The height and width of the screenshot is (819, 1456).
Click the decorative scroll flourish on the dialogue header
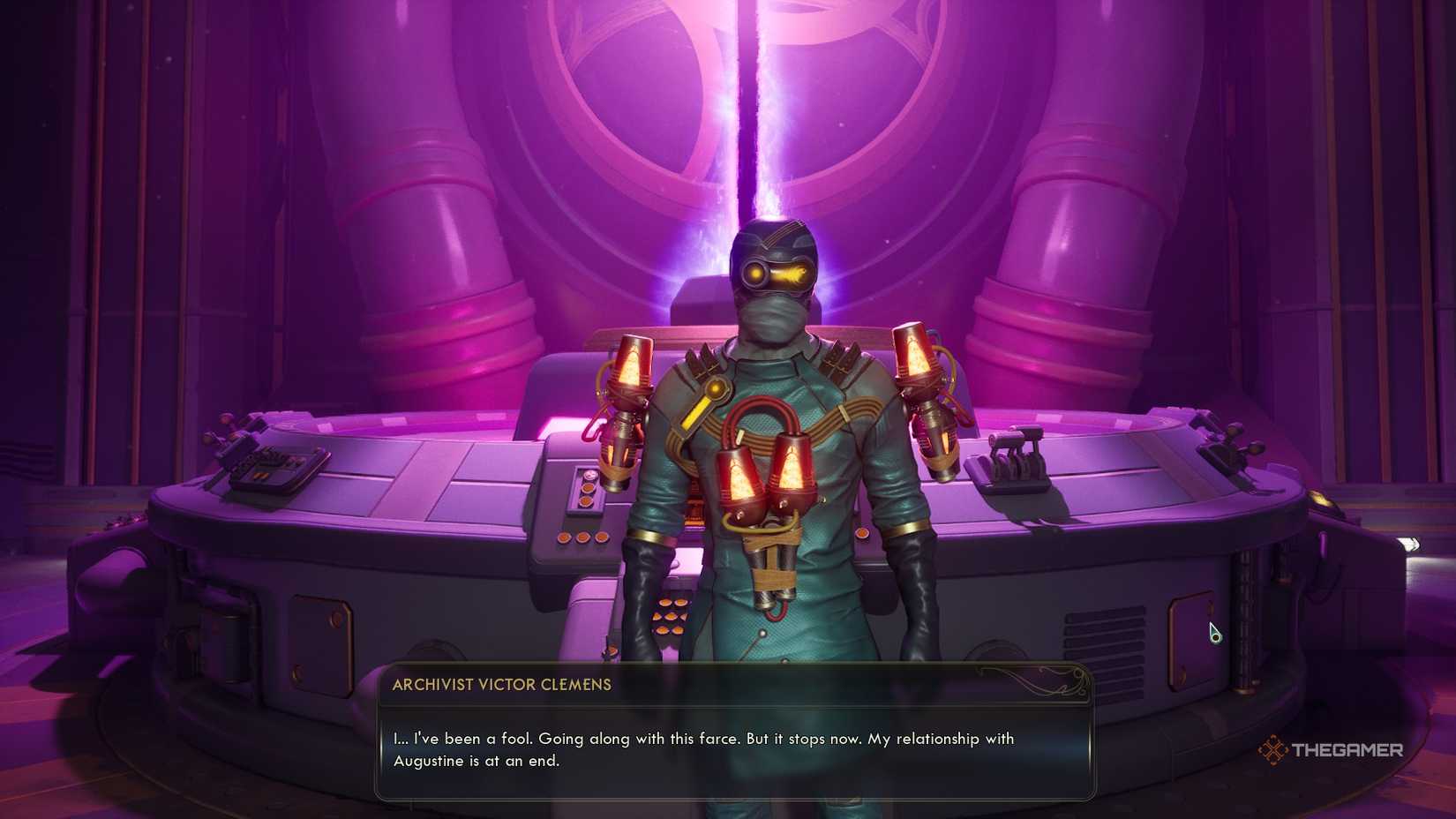click(1059, 680)
